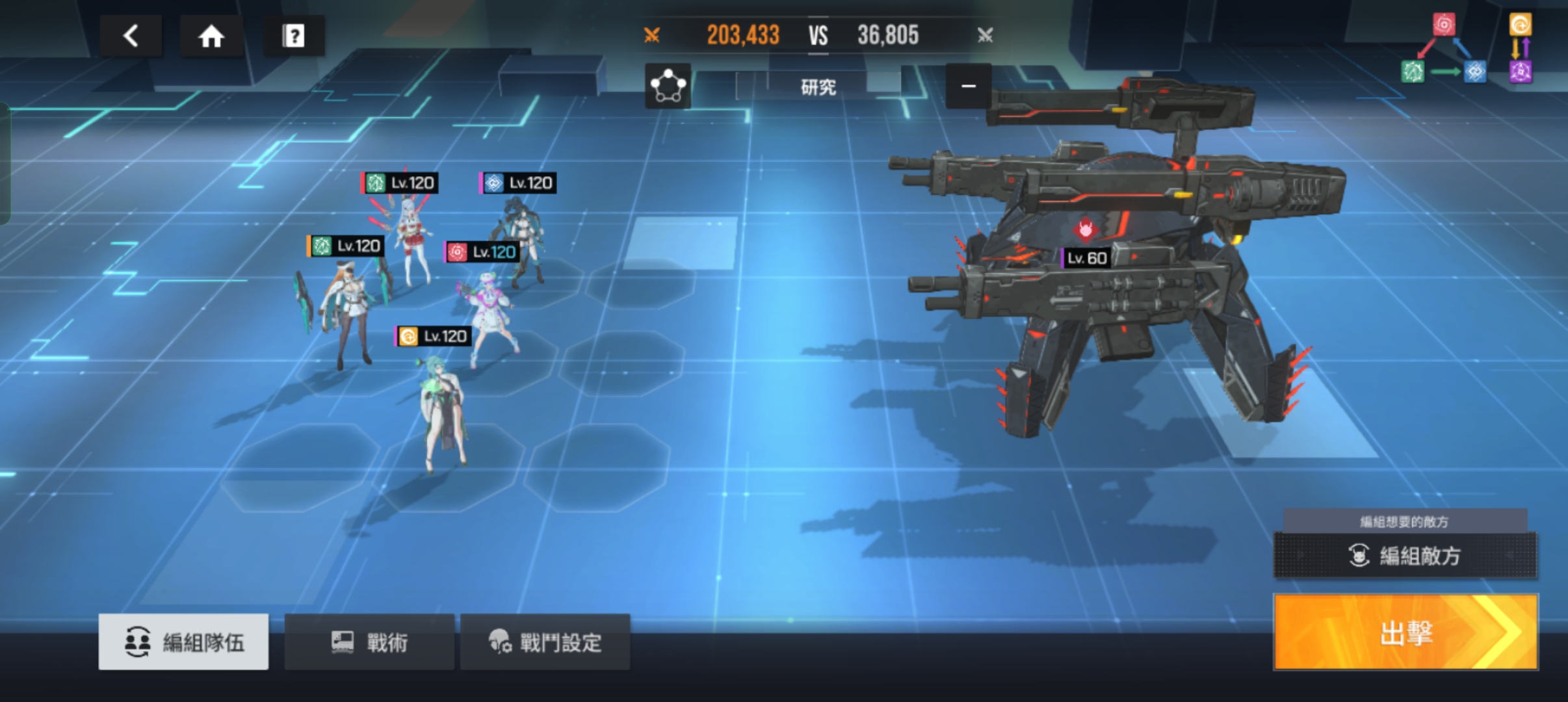The width and height of the screenshot is (1568, 702).
Task: Select the yellow-attribute Lv.120 unit tag
Action: click(434, 336)
